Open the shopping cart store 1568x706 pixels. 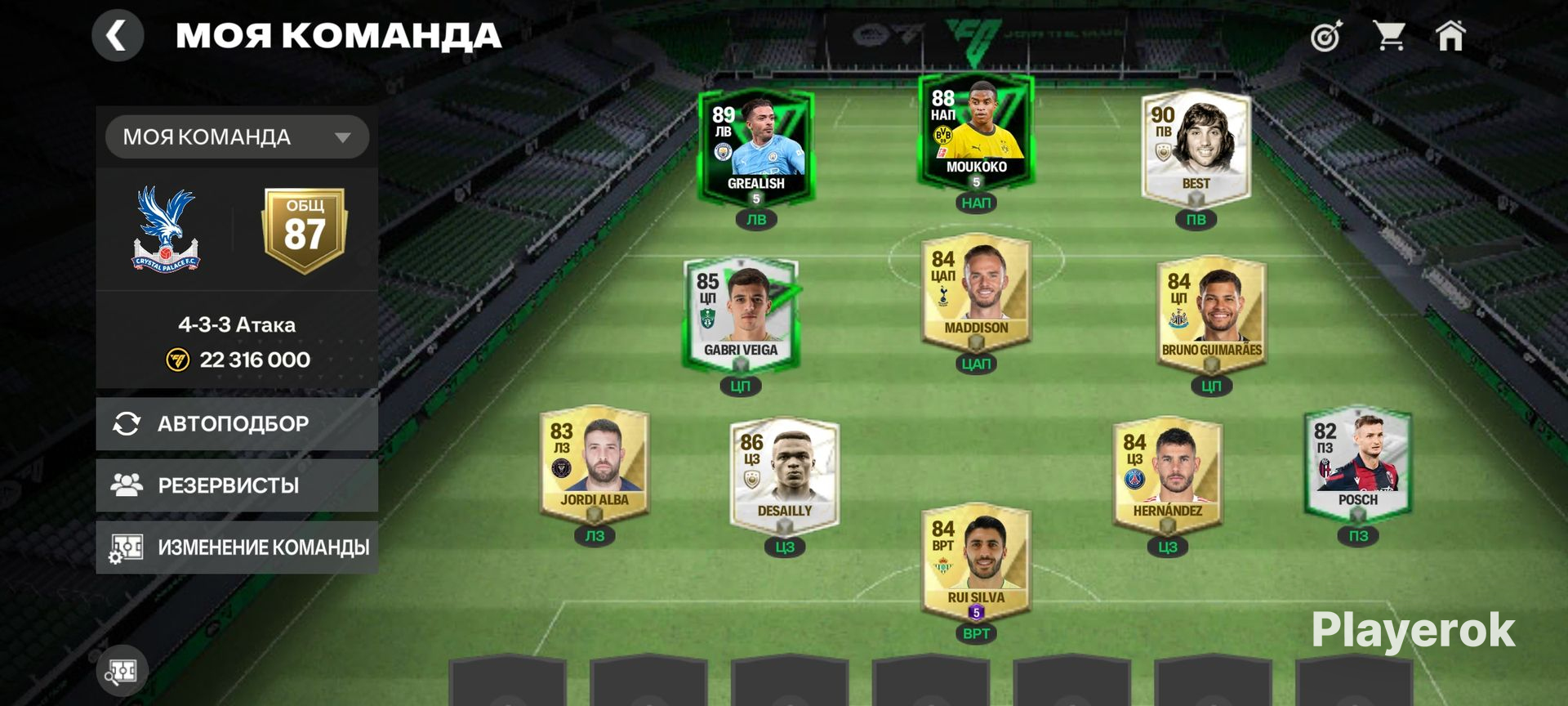click(x=1388, y=37)
